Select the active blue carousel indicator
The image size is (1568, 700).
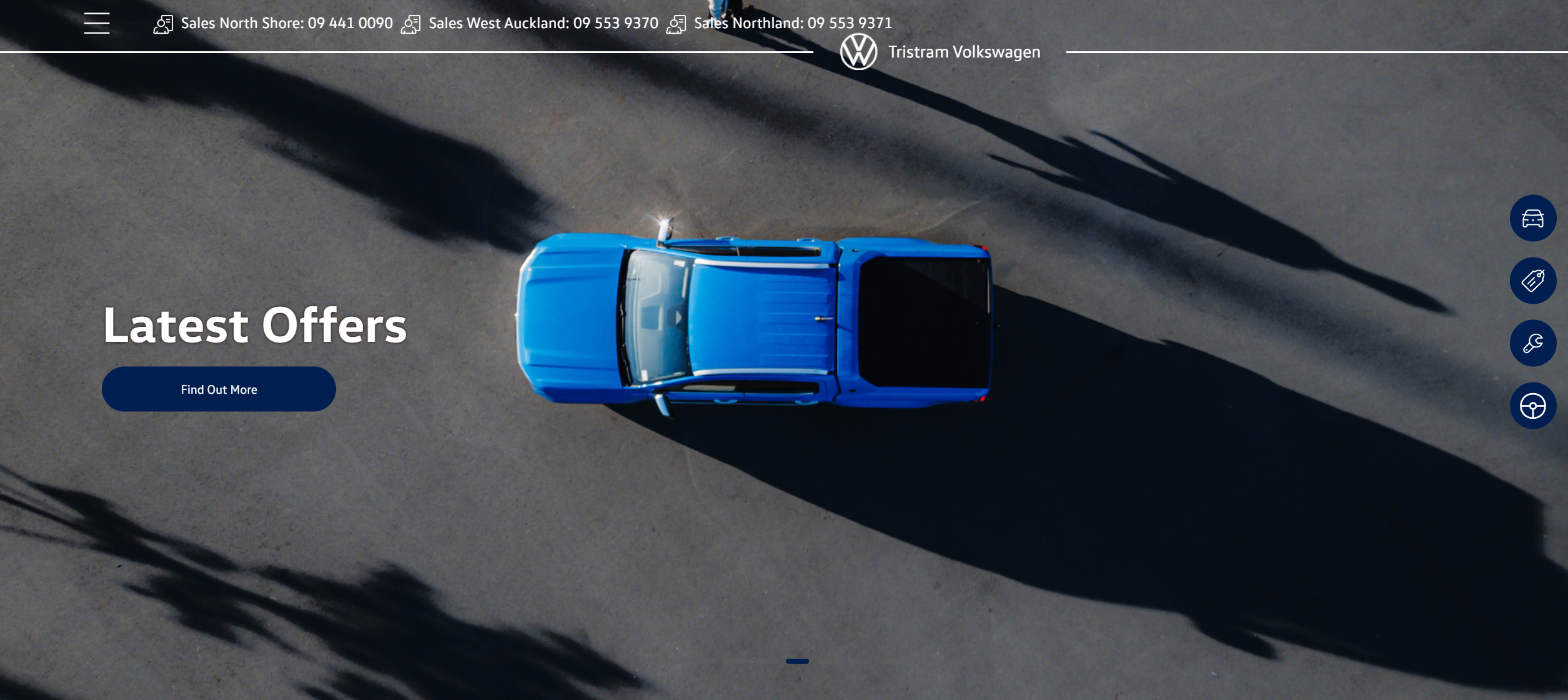(x=797, y=661)
